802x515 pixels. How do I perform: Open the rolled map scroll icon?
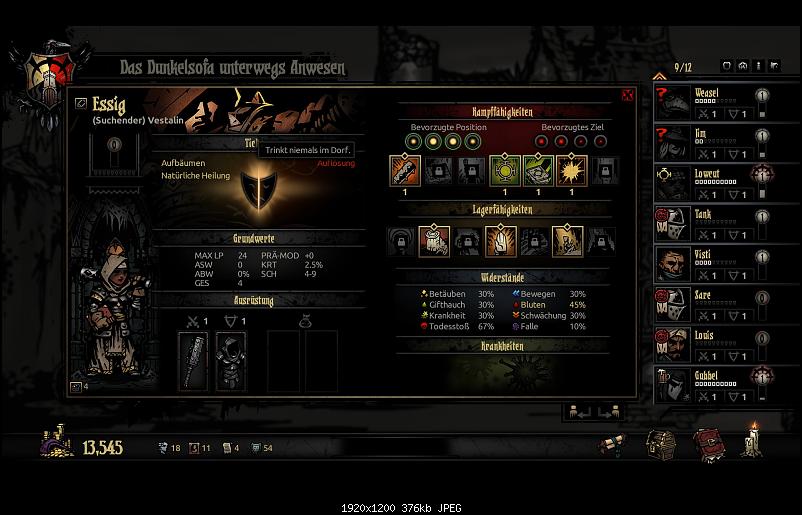tap(611, 445)
